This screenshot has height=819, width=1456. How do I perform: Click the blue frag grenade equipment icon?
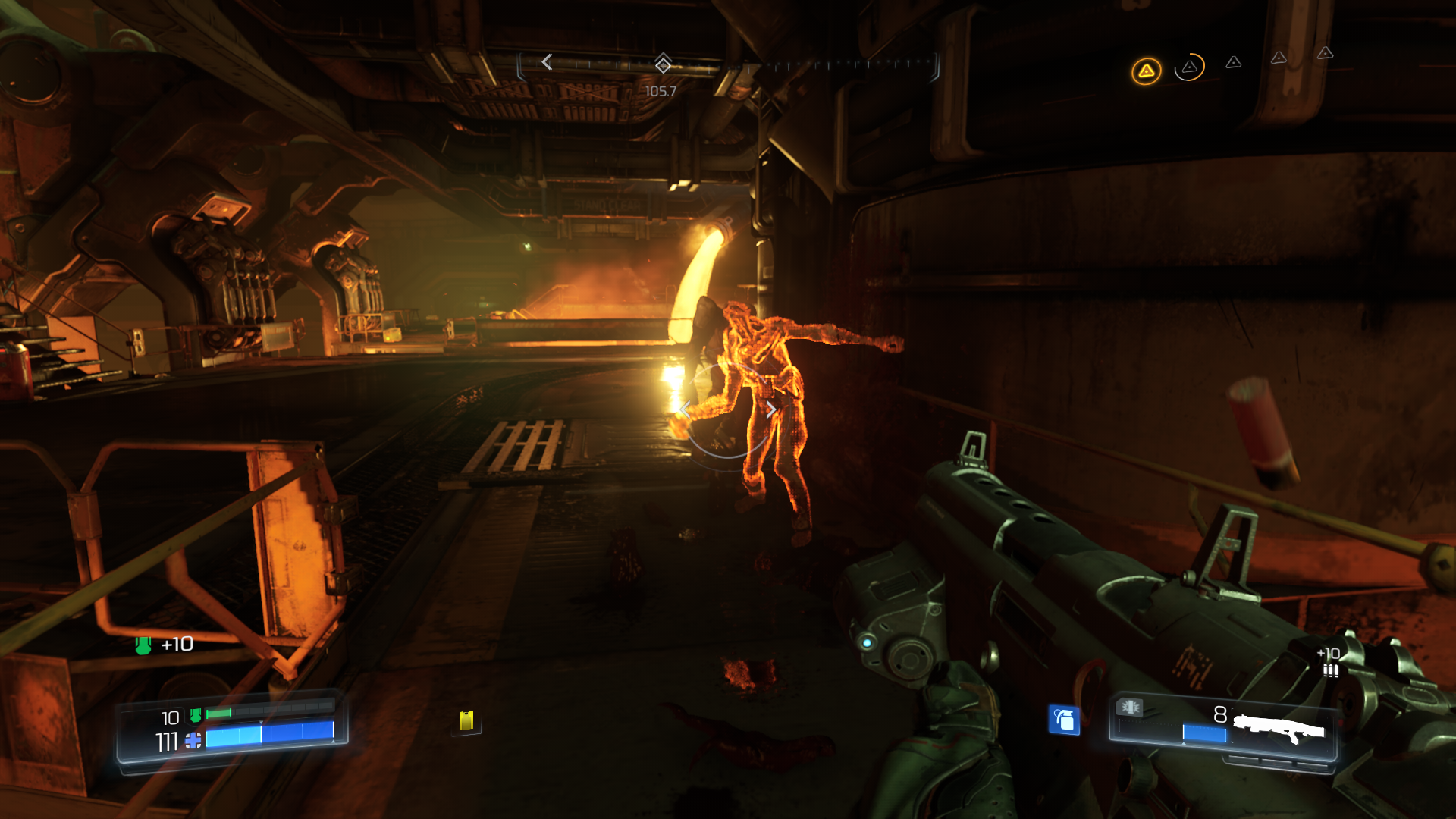click(x=1064, y=719)
